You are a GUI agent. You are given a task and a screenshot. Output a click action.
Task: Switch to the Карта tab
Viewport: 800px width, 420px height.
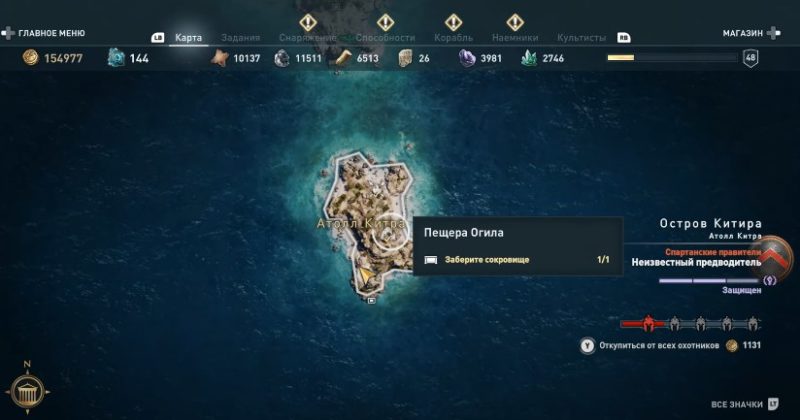188,38
